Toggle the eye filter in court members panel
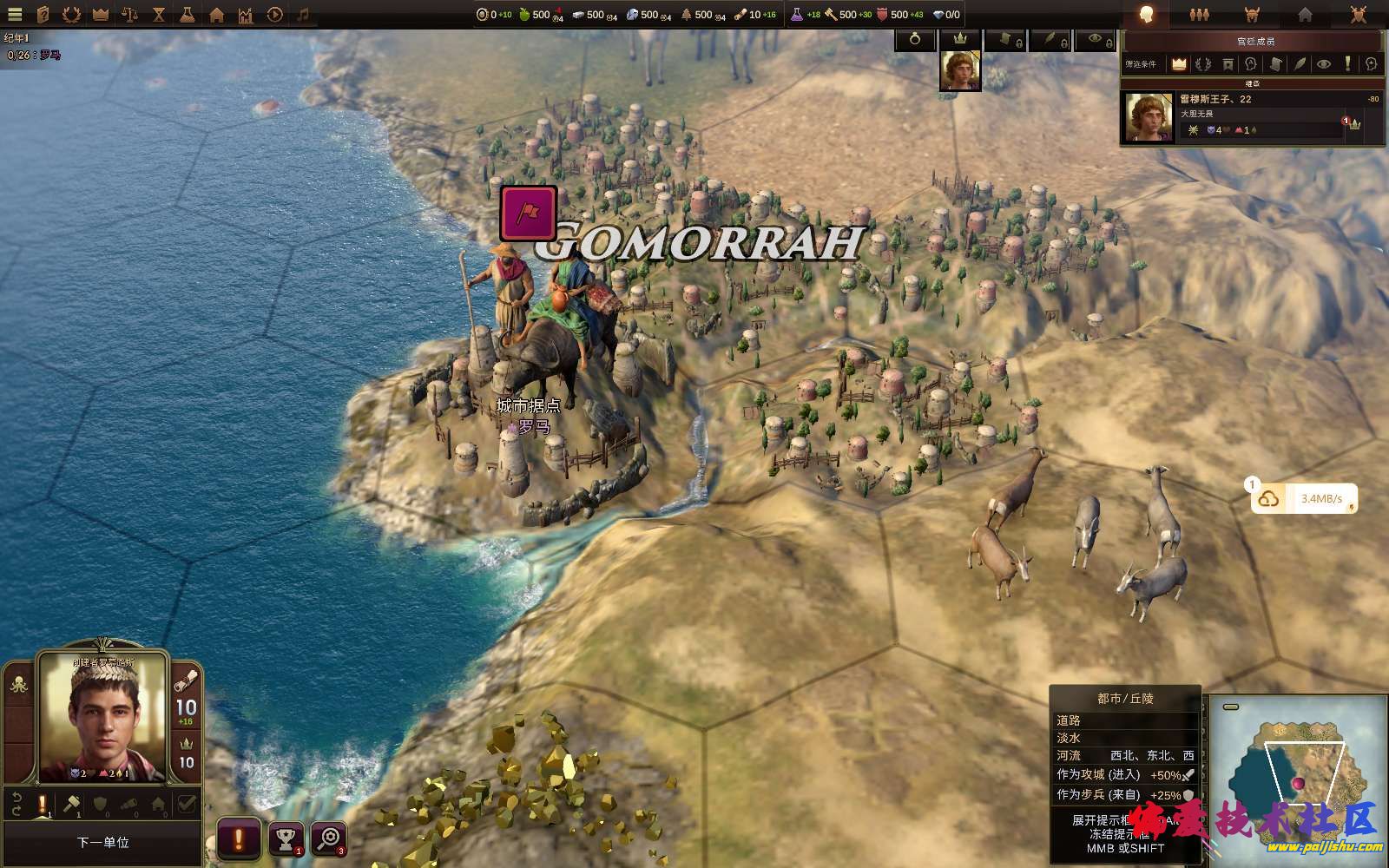This screenshot has width=1389, height=868. (1323, 64)
